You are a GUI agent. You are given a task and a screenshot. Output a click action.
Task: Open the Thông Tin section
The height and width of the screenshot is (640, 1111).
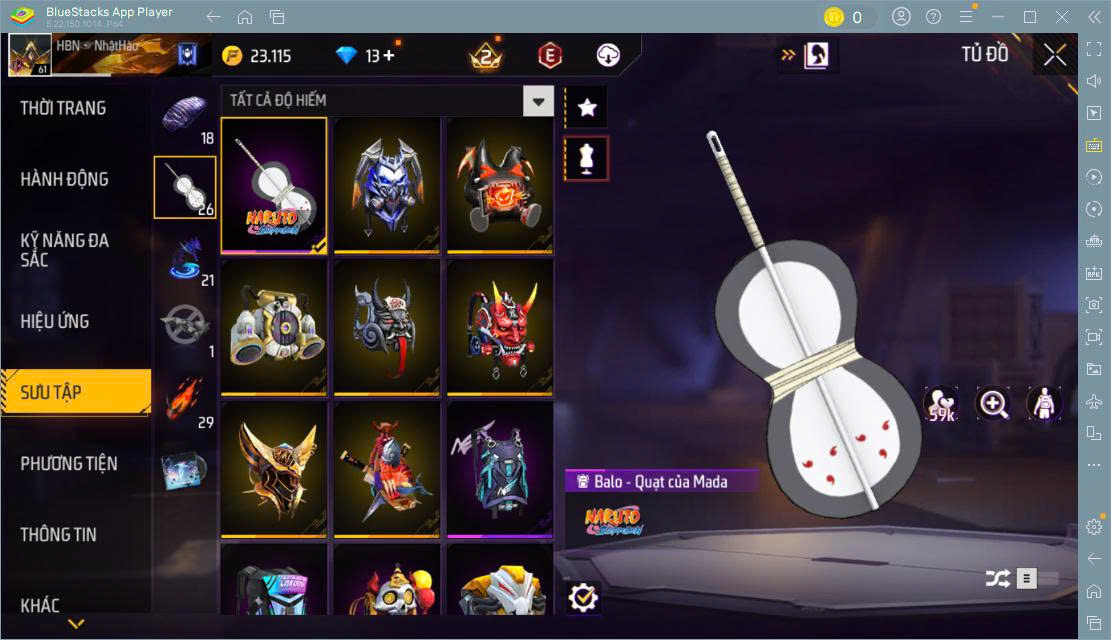[x=59, y=534]
